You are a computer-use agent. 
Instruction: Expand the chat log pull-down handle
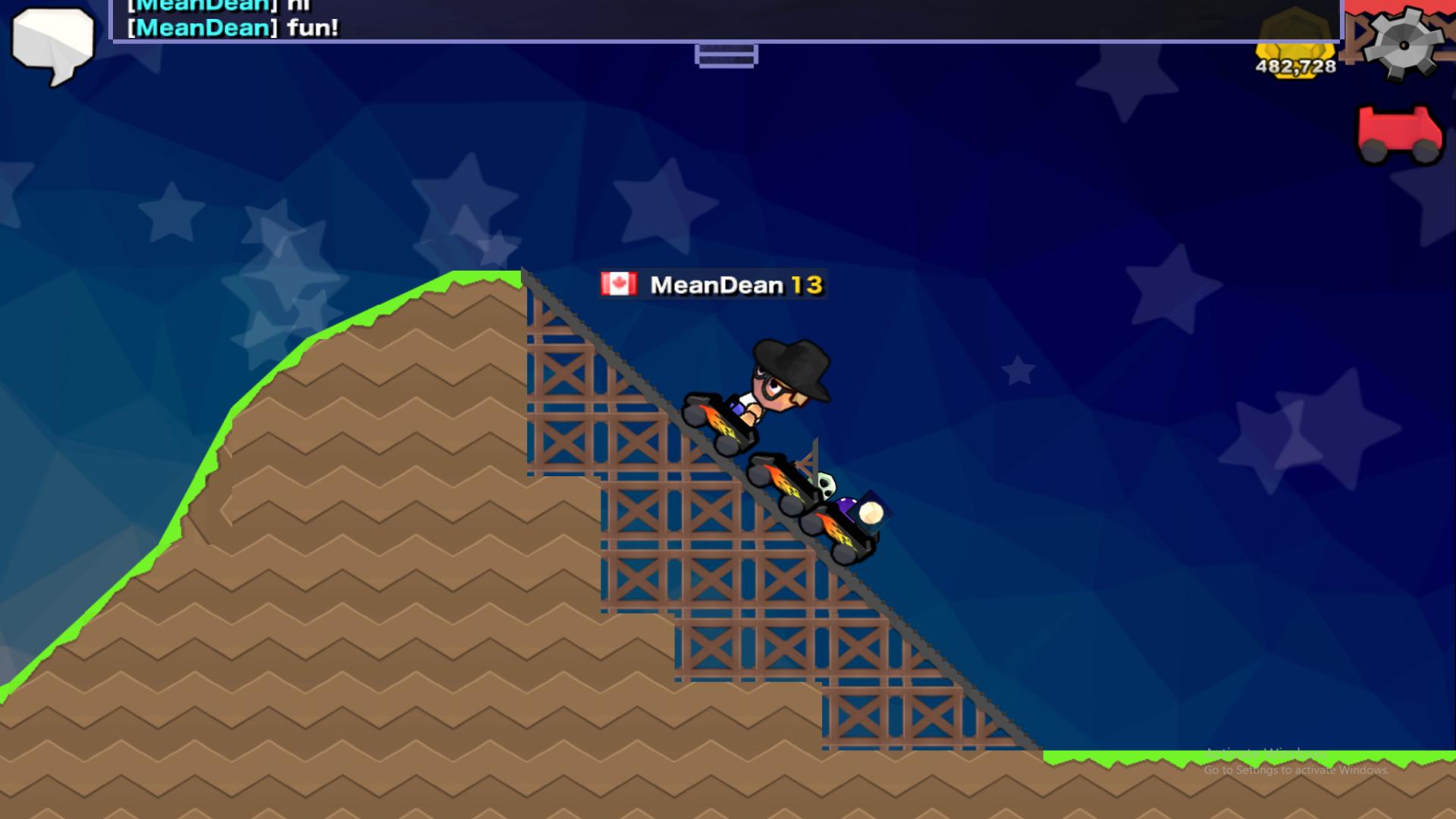[726, 55]
